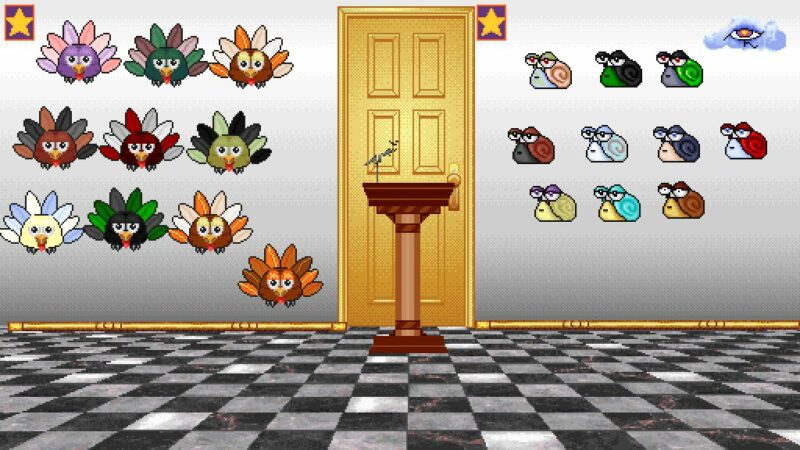Choose the snail with the red shell
This screenshot has width=800, height=450.
pos(744,141)
